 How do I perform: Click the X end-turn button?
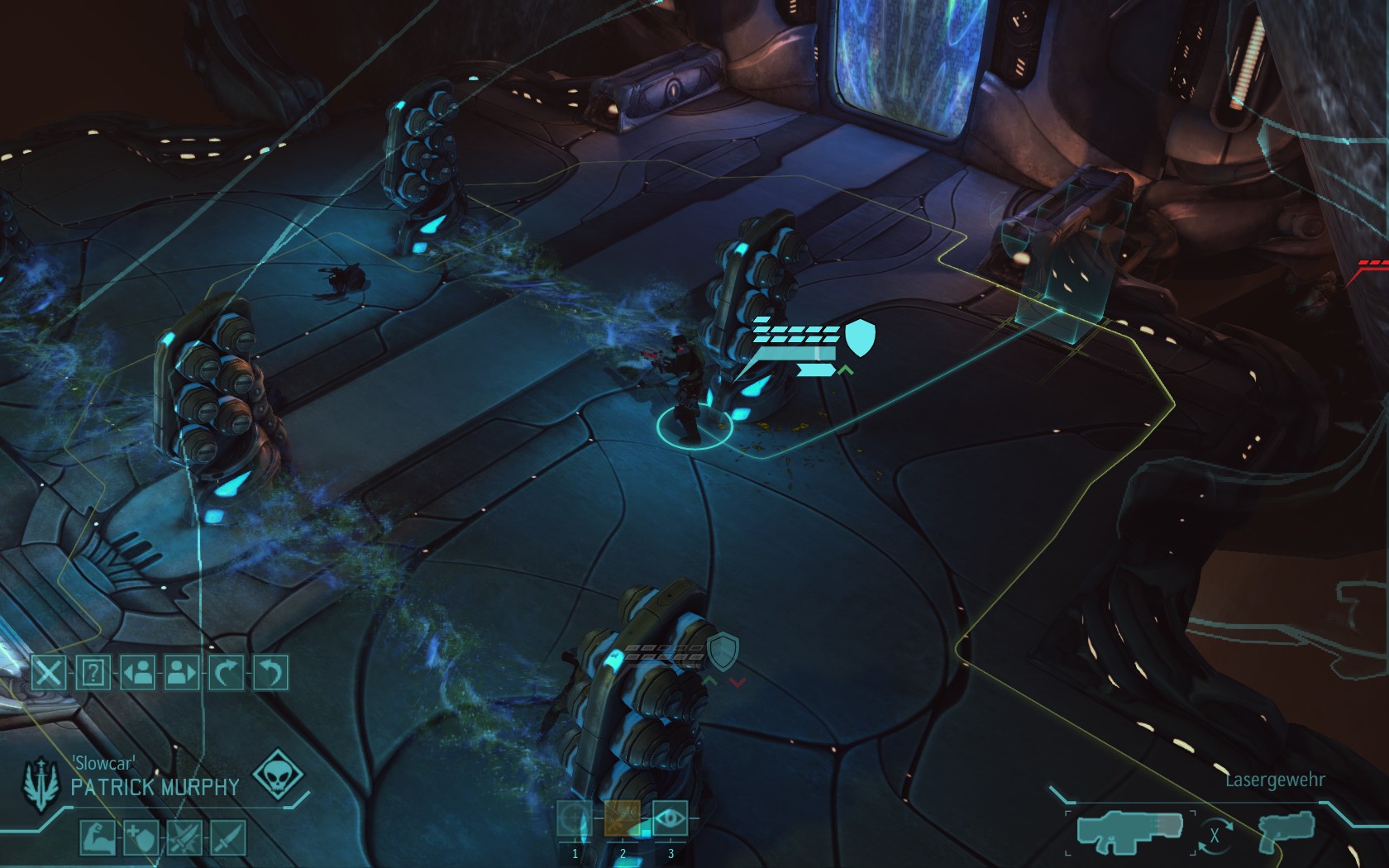click(x=49, y=673)
